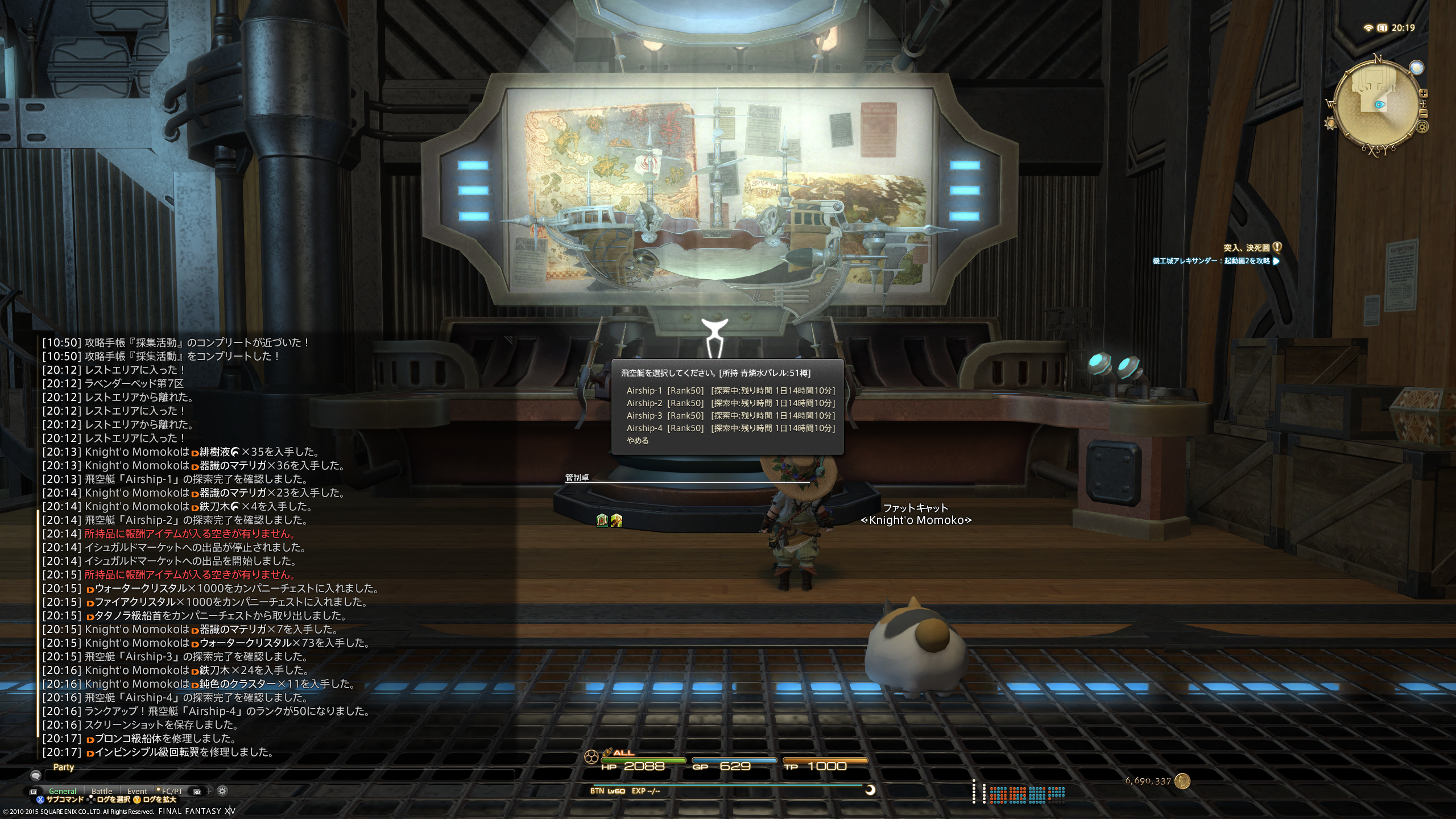Switch to the FC/PT chat tab
The height and width of the screenshot is (819, 1456).
coord(172,791)
